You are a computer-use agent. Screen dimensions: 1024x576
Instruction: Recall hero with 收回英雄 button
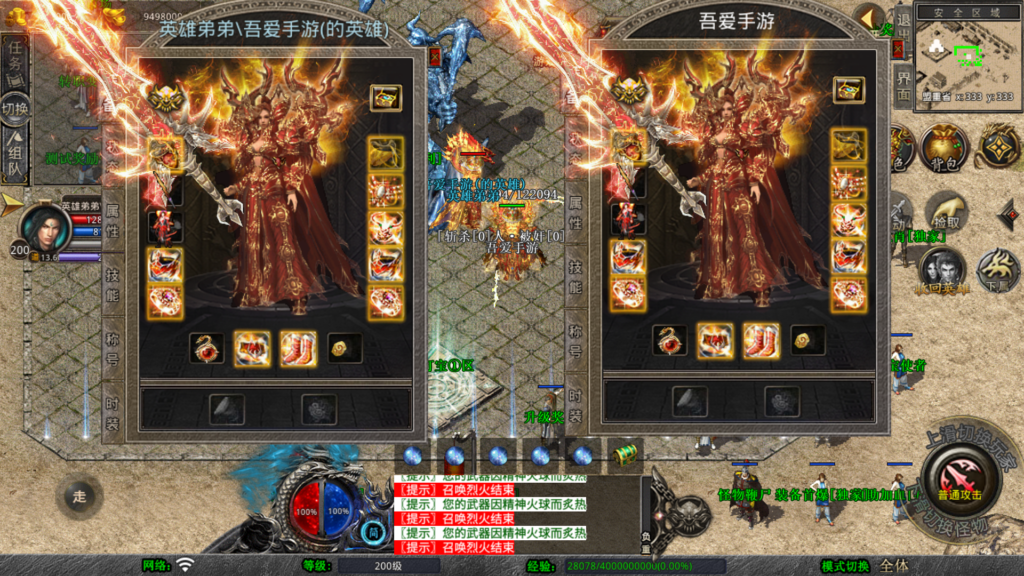point(942,270)
